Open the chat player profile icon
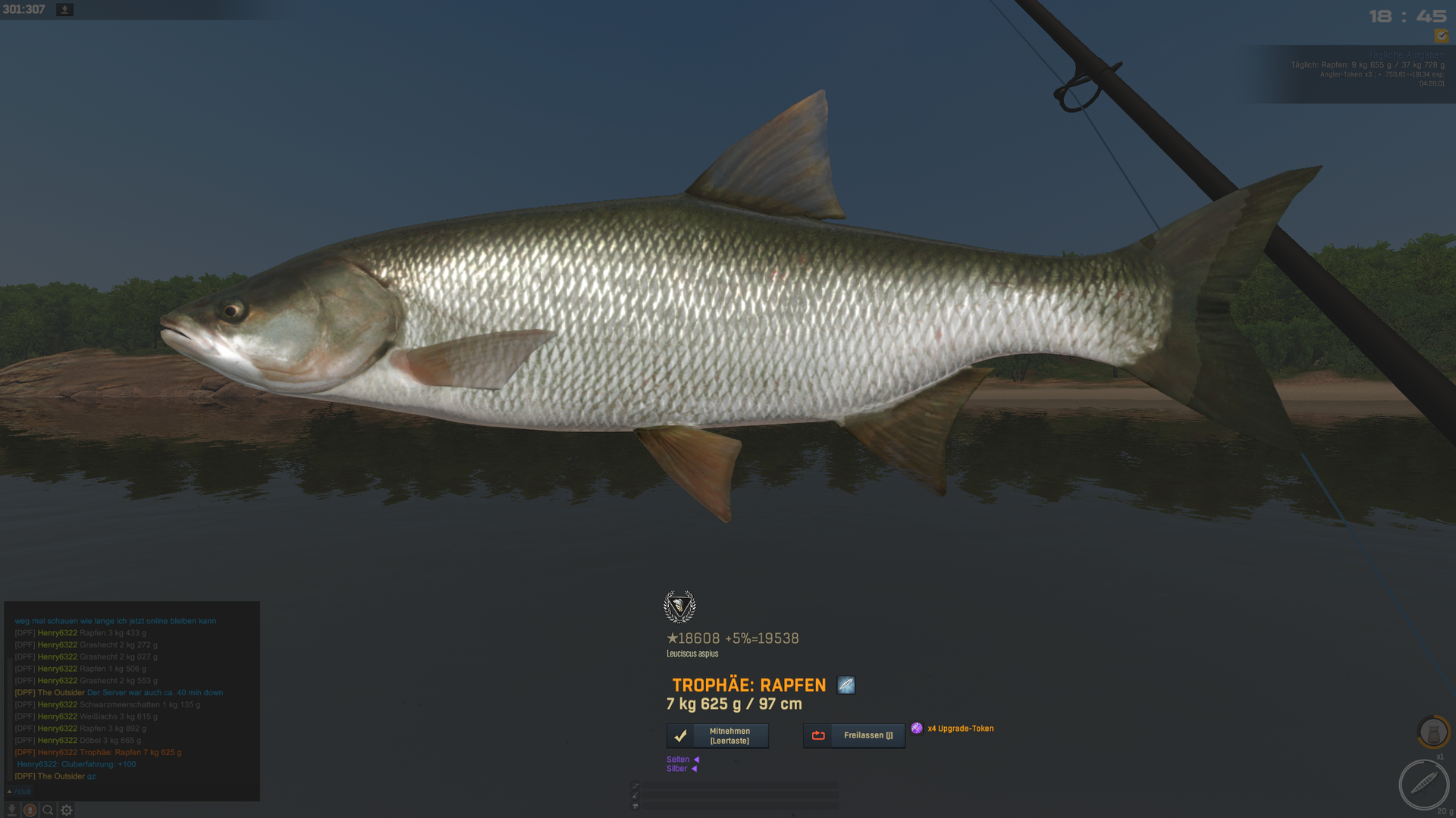 30,810
